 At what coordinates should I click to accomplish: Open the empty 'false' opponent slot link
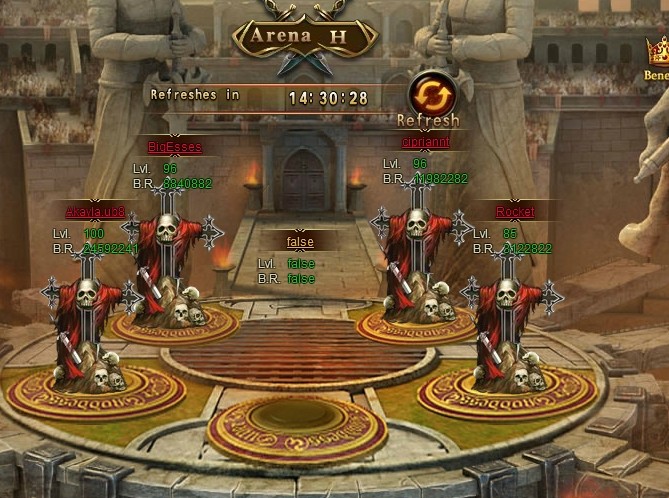point(300,242)
